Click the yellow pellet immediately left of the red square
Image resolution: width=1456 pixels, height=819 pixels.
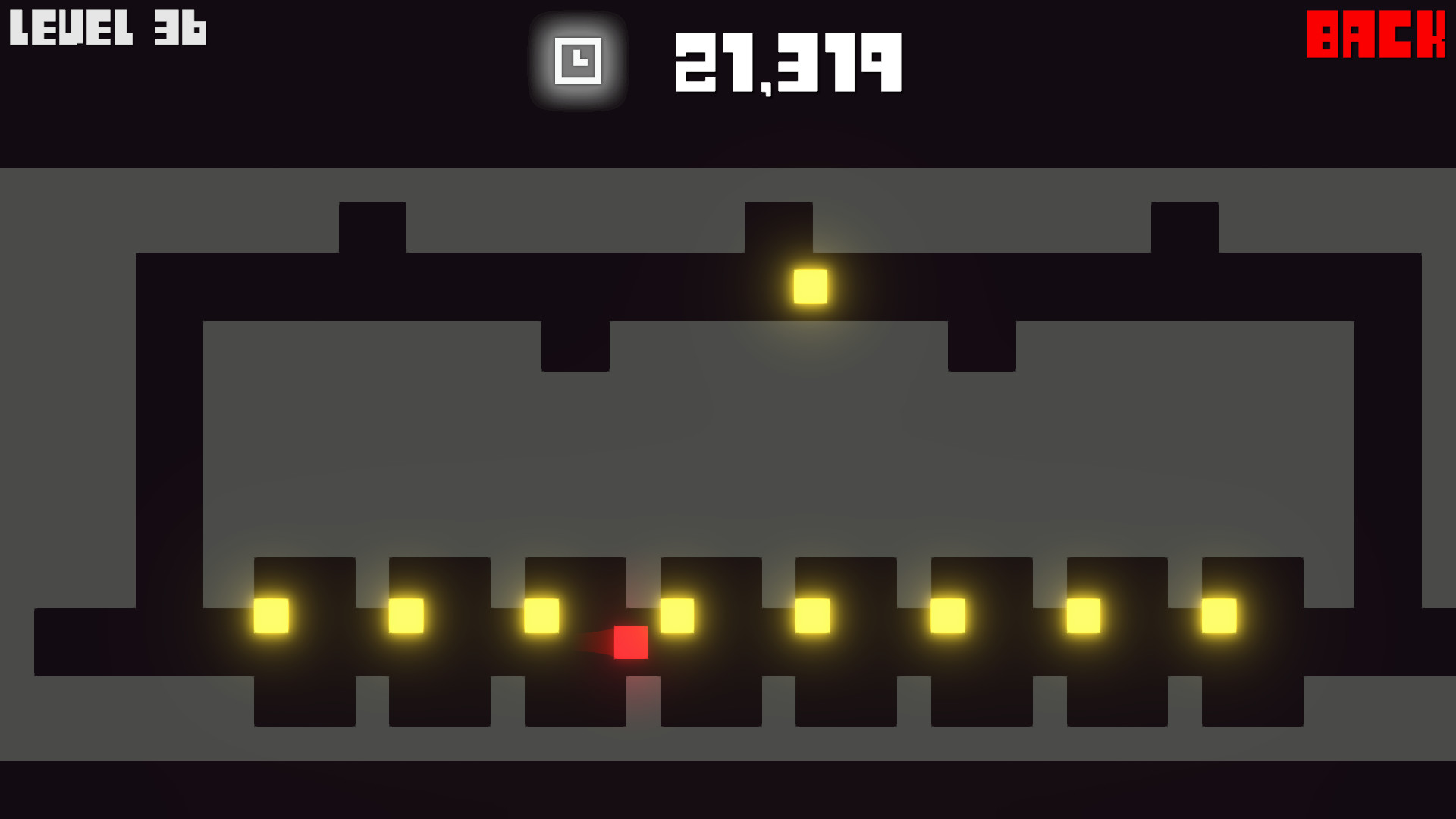(544, 617)
